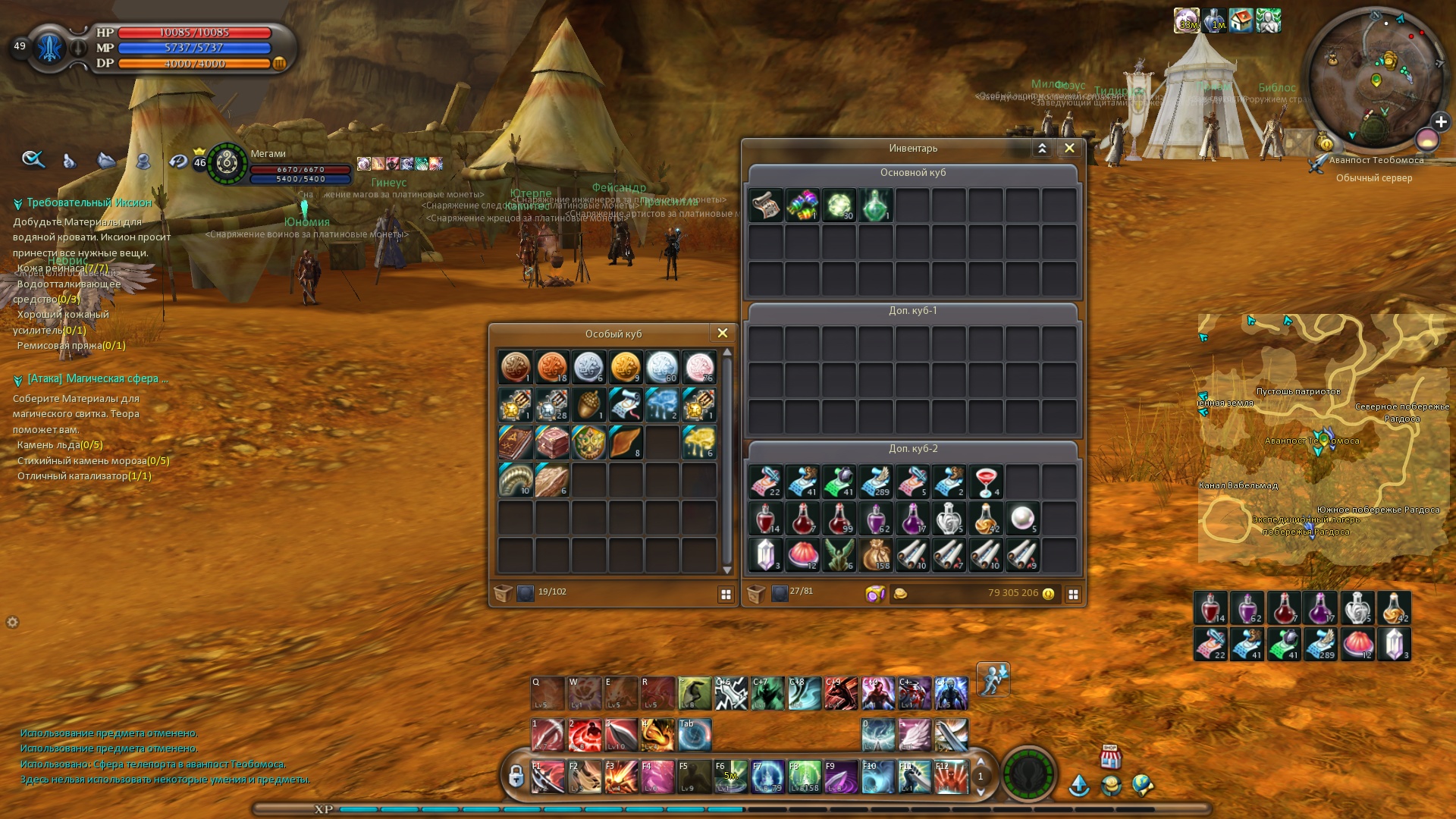Pick the red book item in special cube
The image size is (1456, 819).
click(516, 442)
